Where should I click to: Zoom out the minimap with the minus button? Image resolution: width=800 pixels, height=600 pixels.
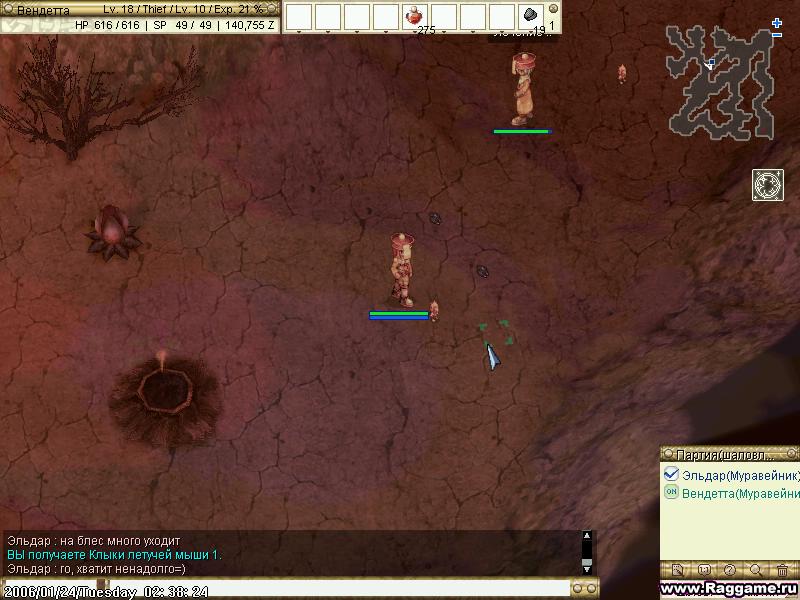click(777, 36)
